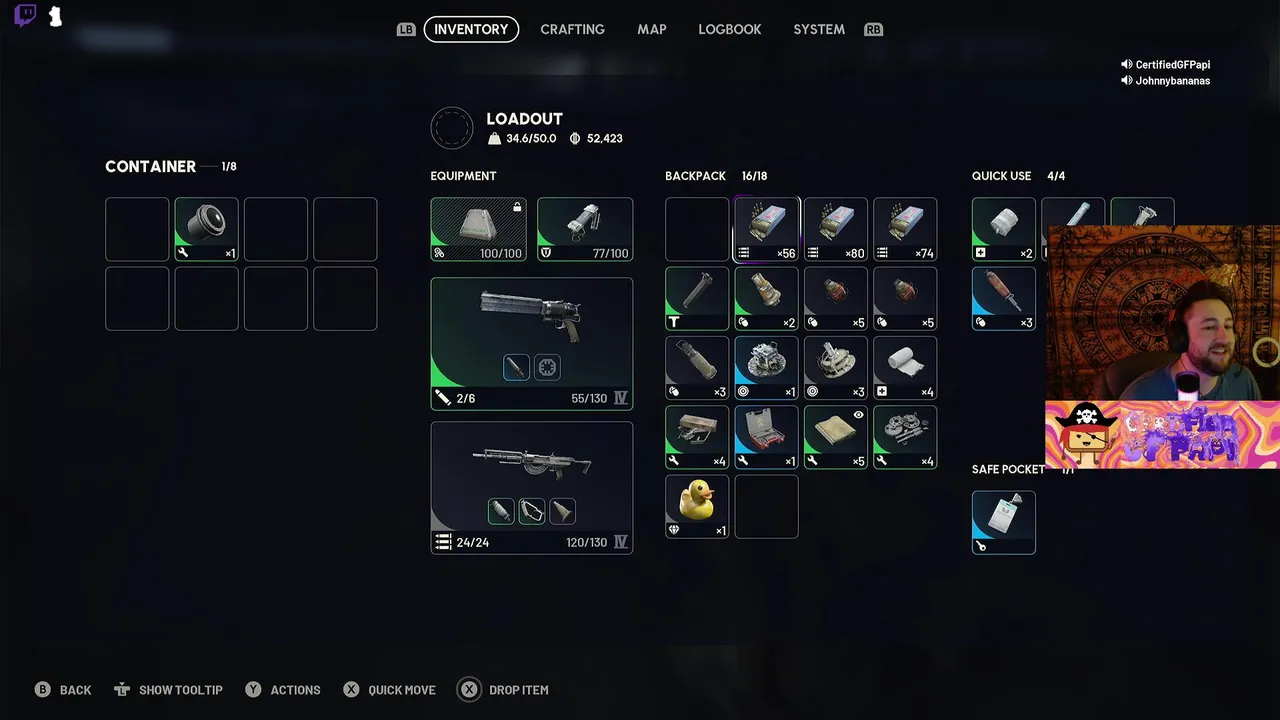This screenshot has width=1280, height=720.
Task: Choose the quick use bandage stack of 2
Action: [1003, 229]
